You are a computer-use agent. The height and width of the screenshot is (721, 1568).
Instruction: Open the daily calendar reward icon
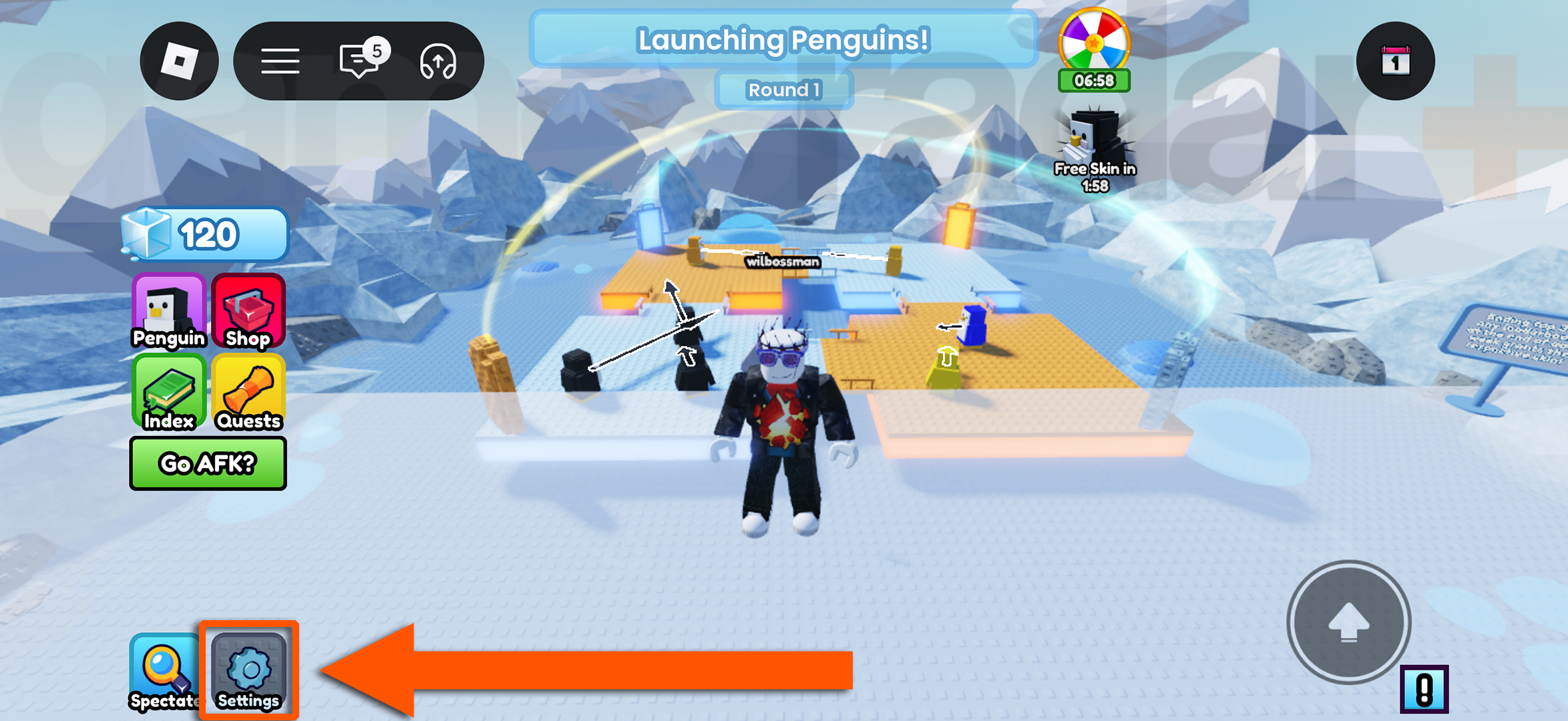tap(1396, 60)
